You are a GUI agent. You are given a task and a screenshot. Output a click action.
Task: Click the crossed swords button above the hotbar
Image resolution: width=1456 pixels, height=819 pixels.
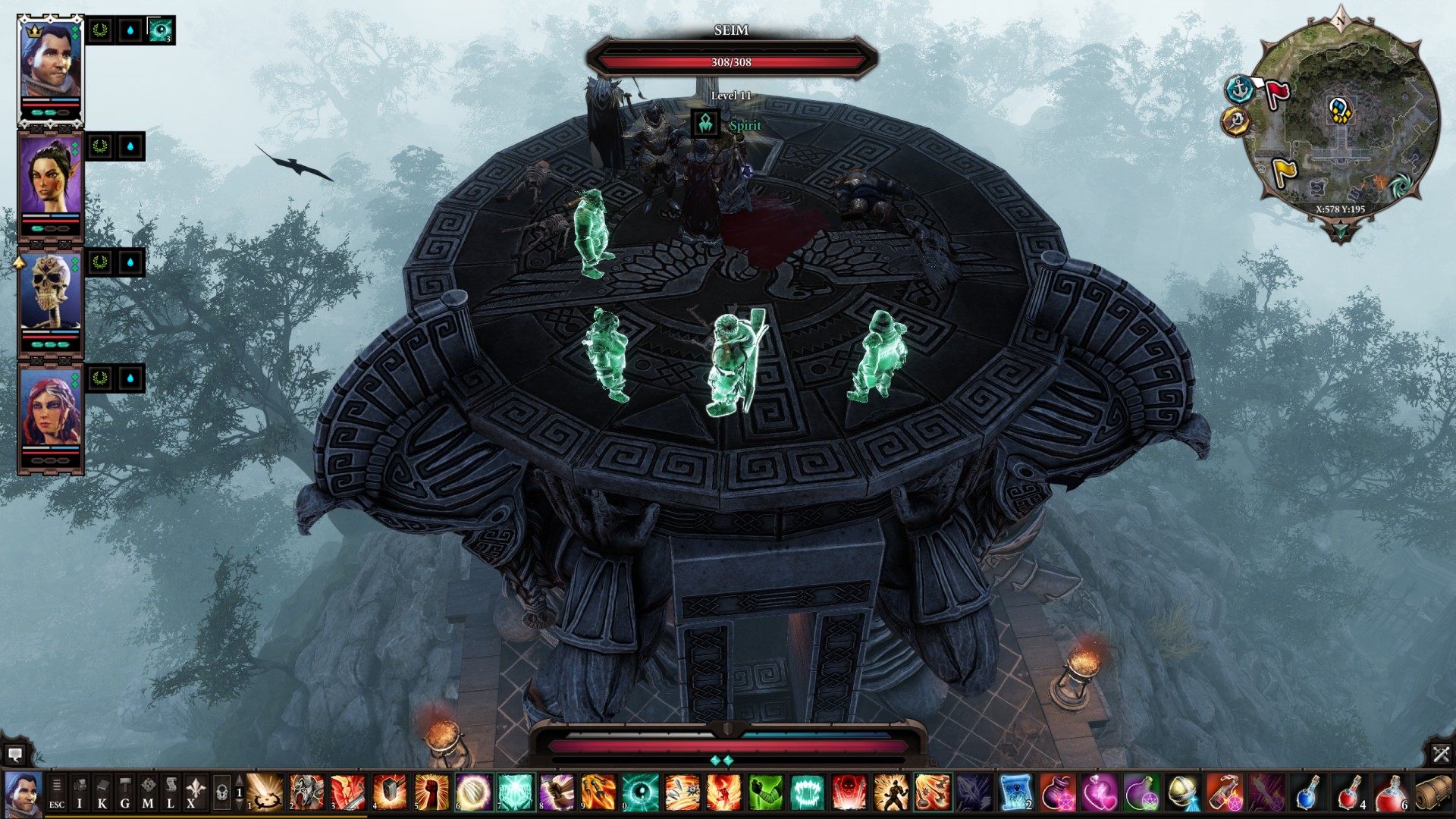point(1441,754)
